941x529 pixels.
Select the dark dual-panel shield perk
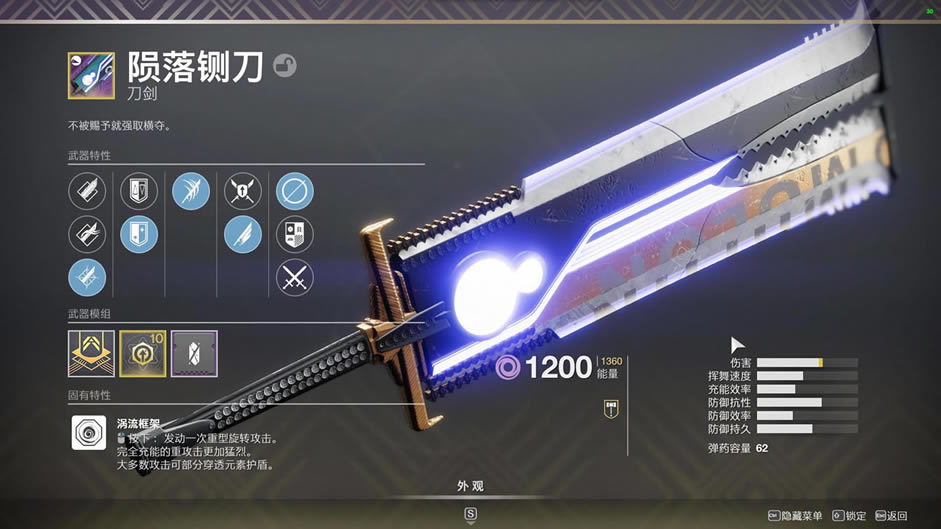pos(139,191)
